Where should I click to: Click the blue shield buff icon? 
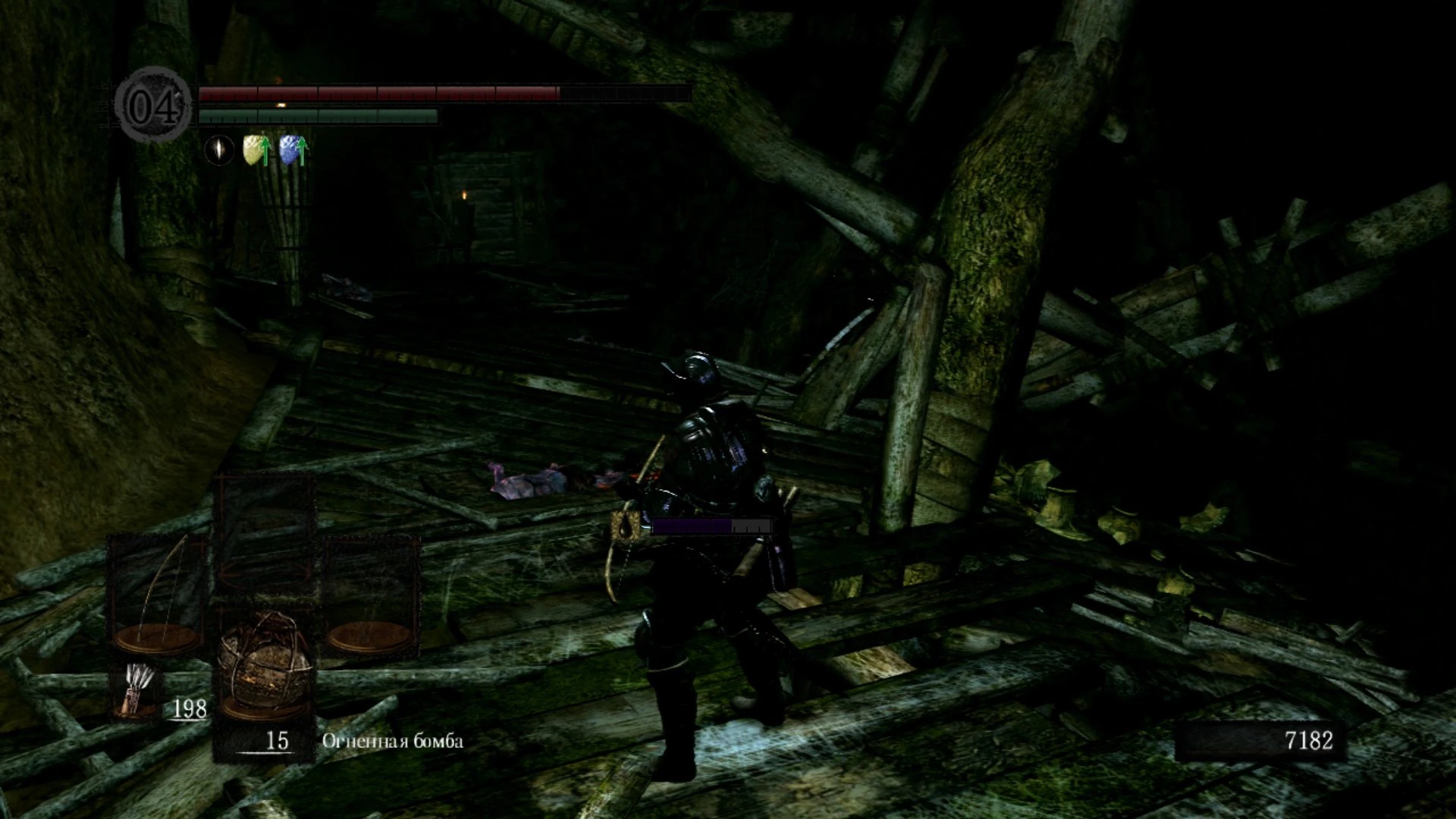pyautogui.click(x=293, y=151)
